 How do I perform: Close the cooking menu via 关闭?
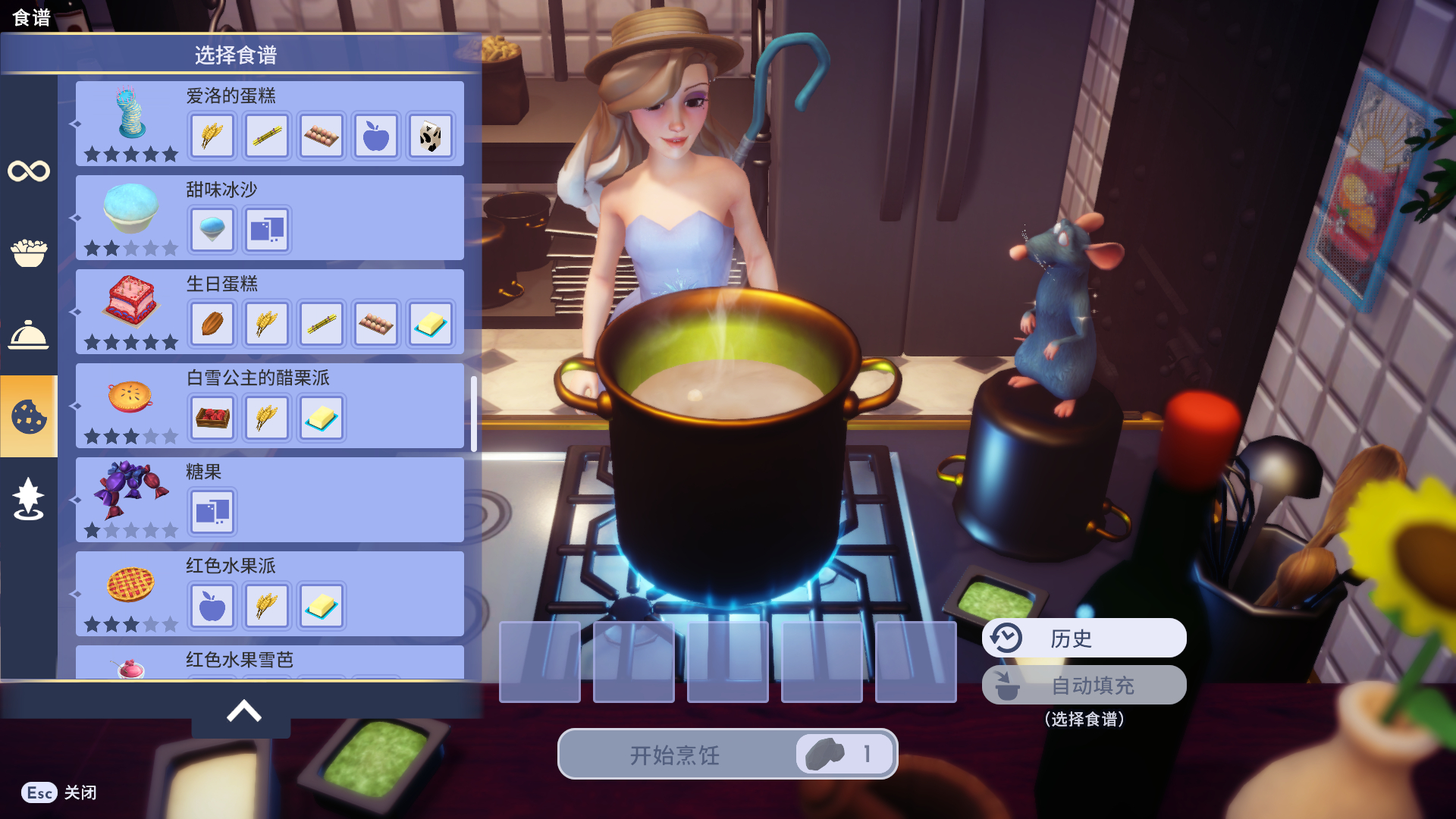[59, 792]
